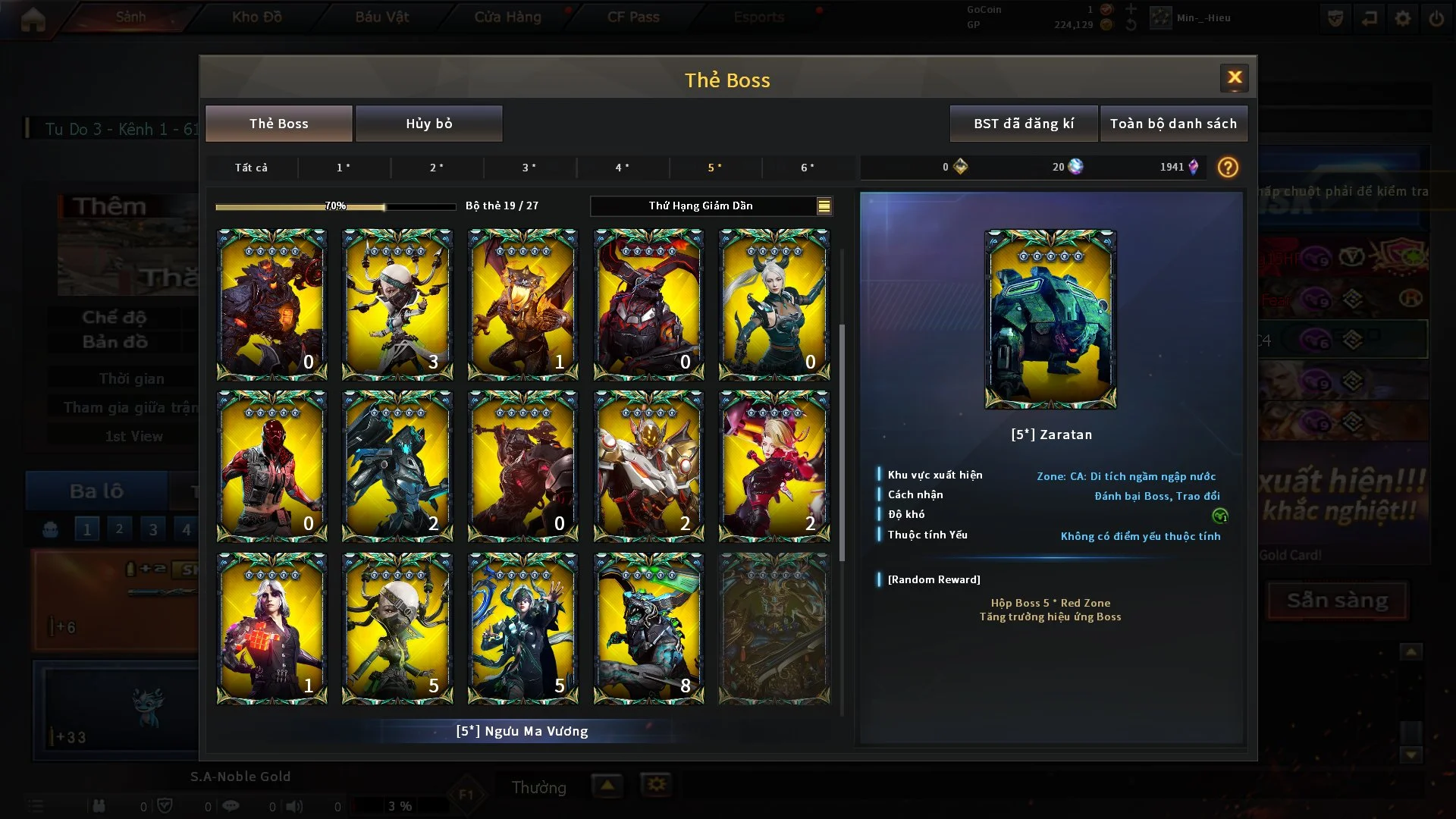Choose the white and gold armored mech card
1456x819 pixels.
[x=648, y=466]
